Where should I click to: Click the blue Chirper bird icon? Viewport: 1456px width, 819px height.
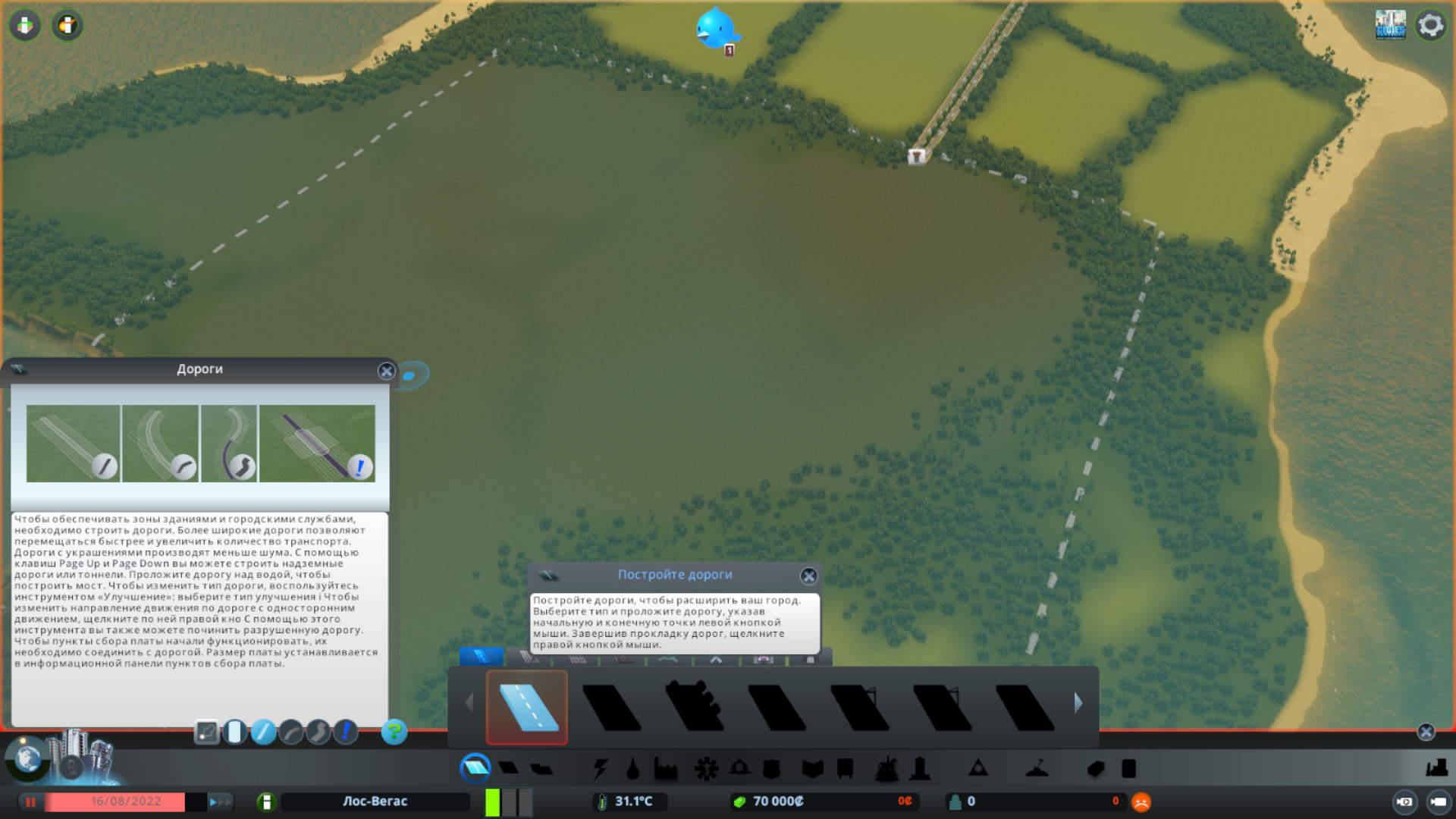point(715,29)
